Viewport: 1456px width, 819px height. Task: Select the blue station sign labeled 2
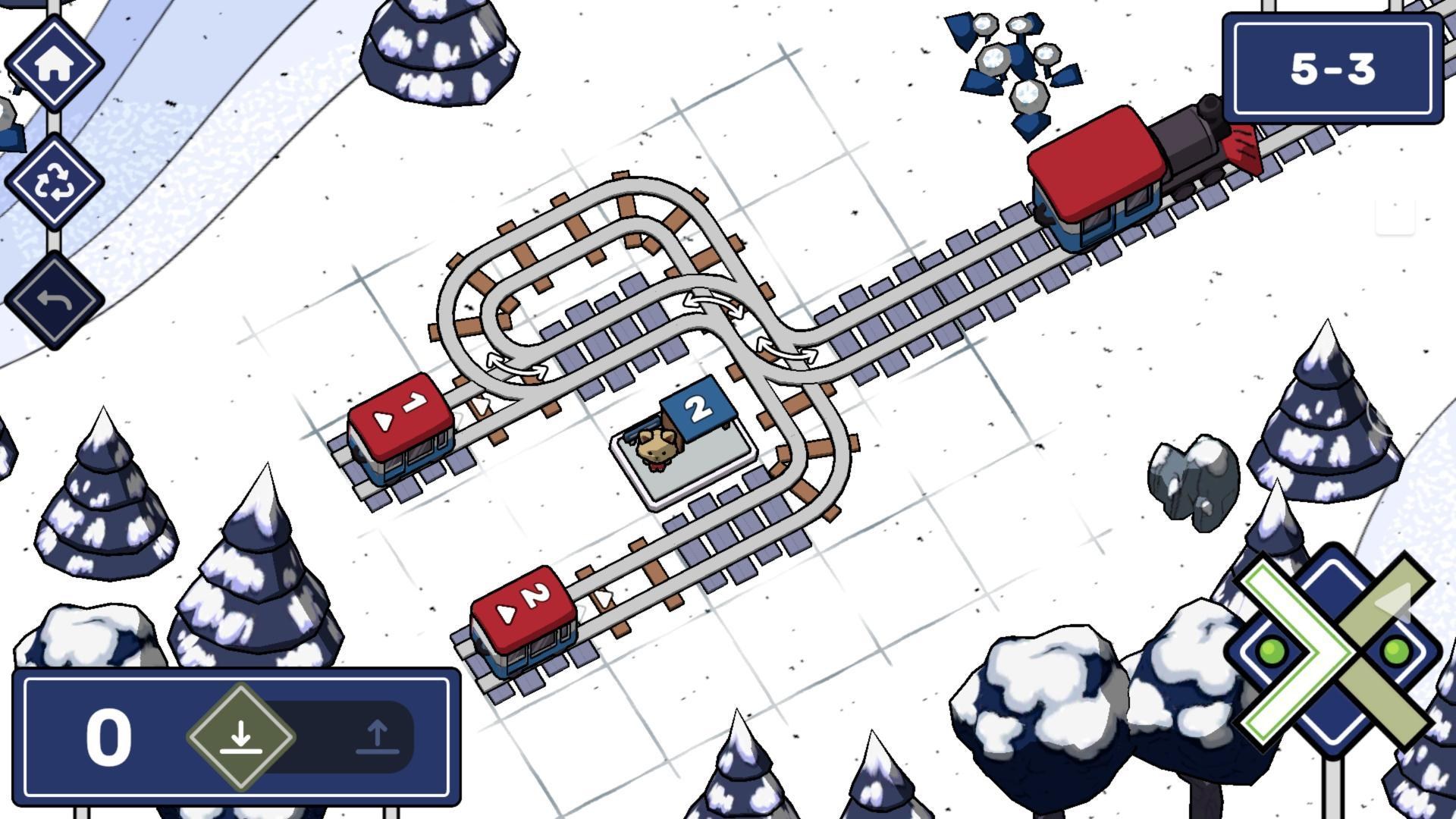point(698,409)
